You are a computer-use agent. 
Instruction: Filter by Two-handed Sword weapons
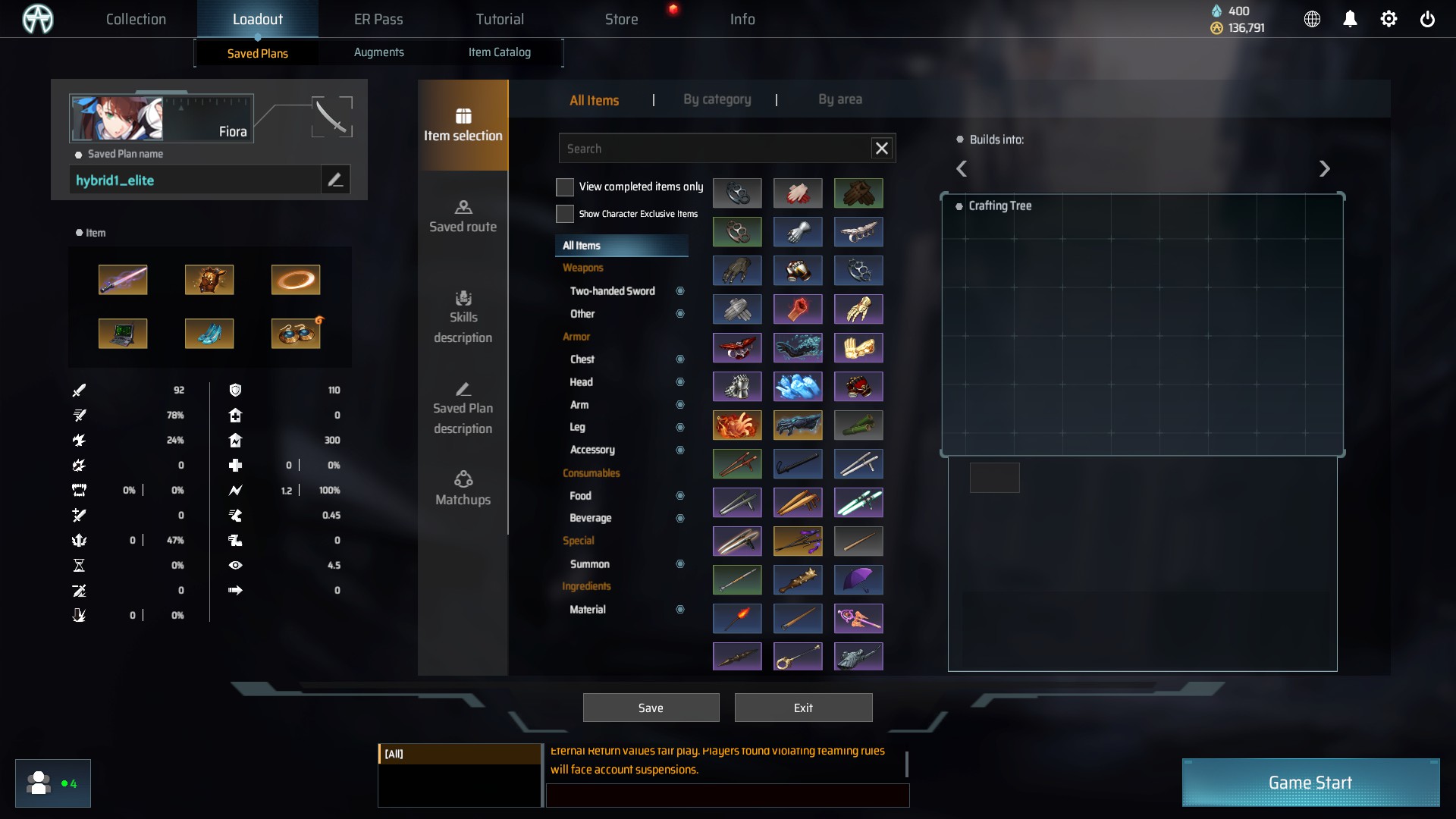(613, 291)
